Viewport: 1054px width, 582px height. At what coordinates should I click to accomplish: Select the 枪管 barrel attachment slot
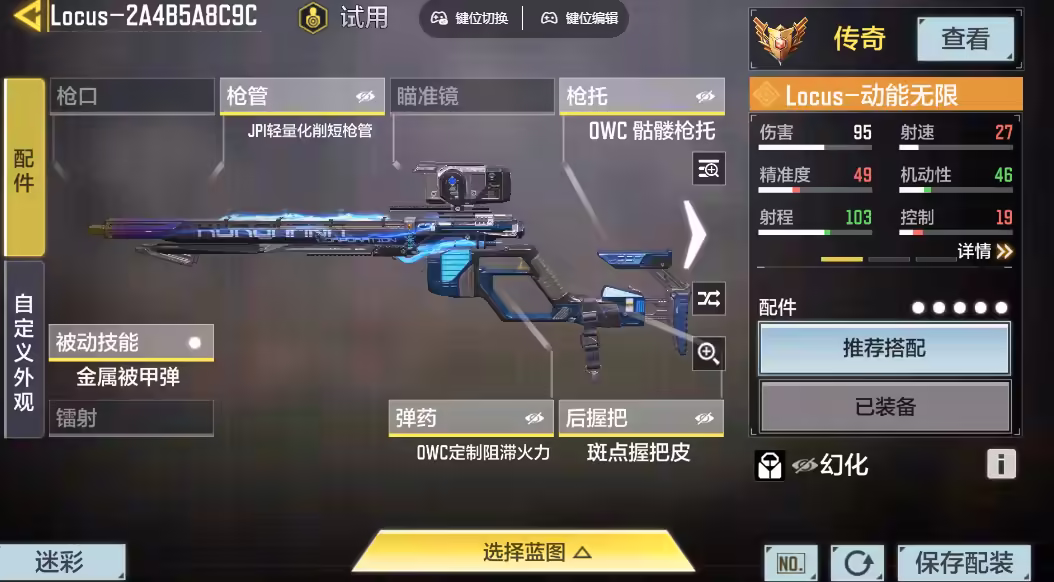300,96
